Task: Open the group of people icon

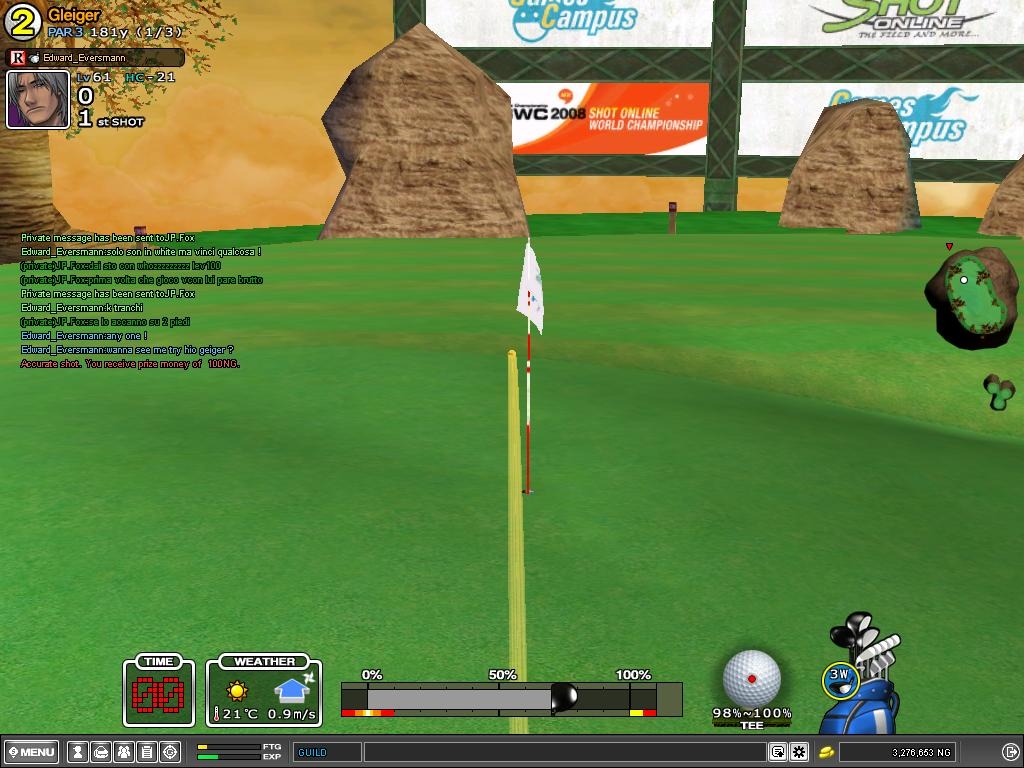Action: click(x=124, y=752)
